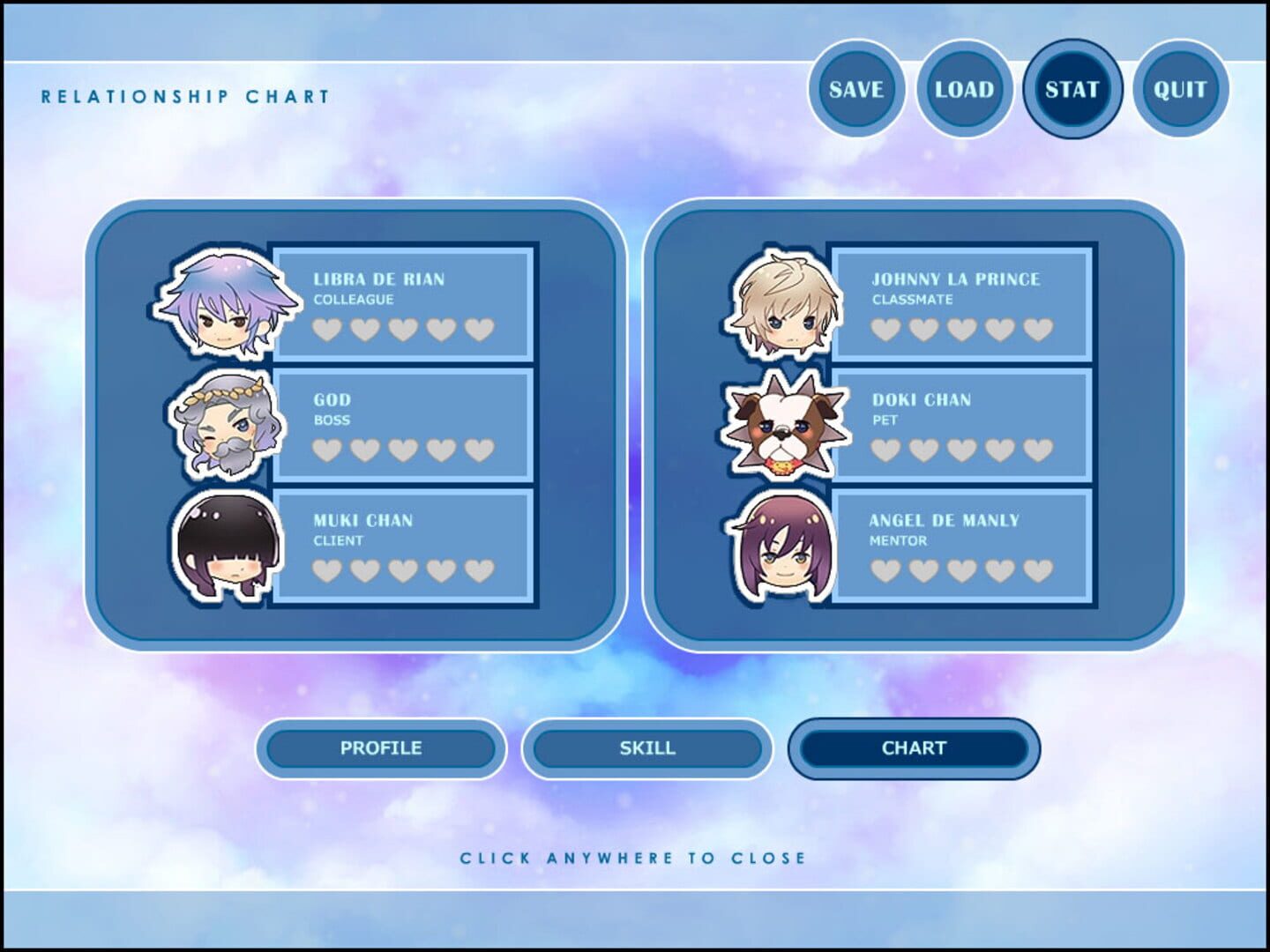Open the CHART view
Image resolution: width=1270 pixels, height=952 pixels.
(x=915, y=747)
